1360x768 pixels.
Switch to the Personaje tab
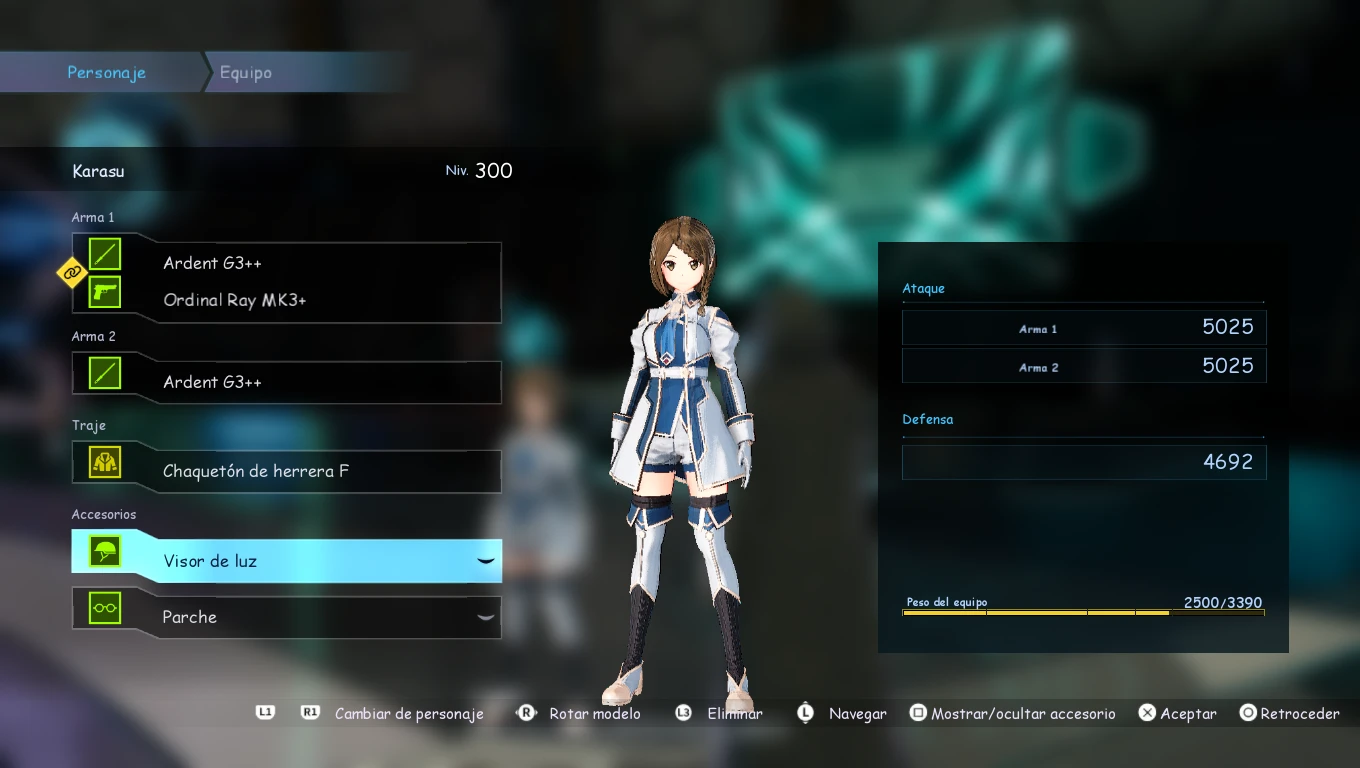pos(106,73)
